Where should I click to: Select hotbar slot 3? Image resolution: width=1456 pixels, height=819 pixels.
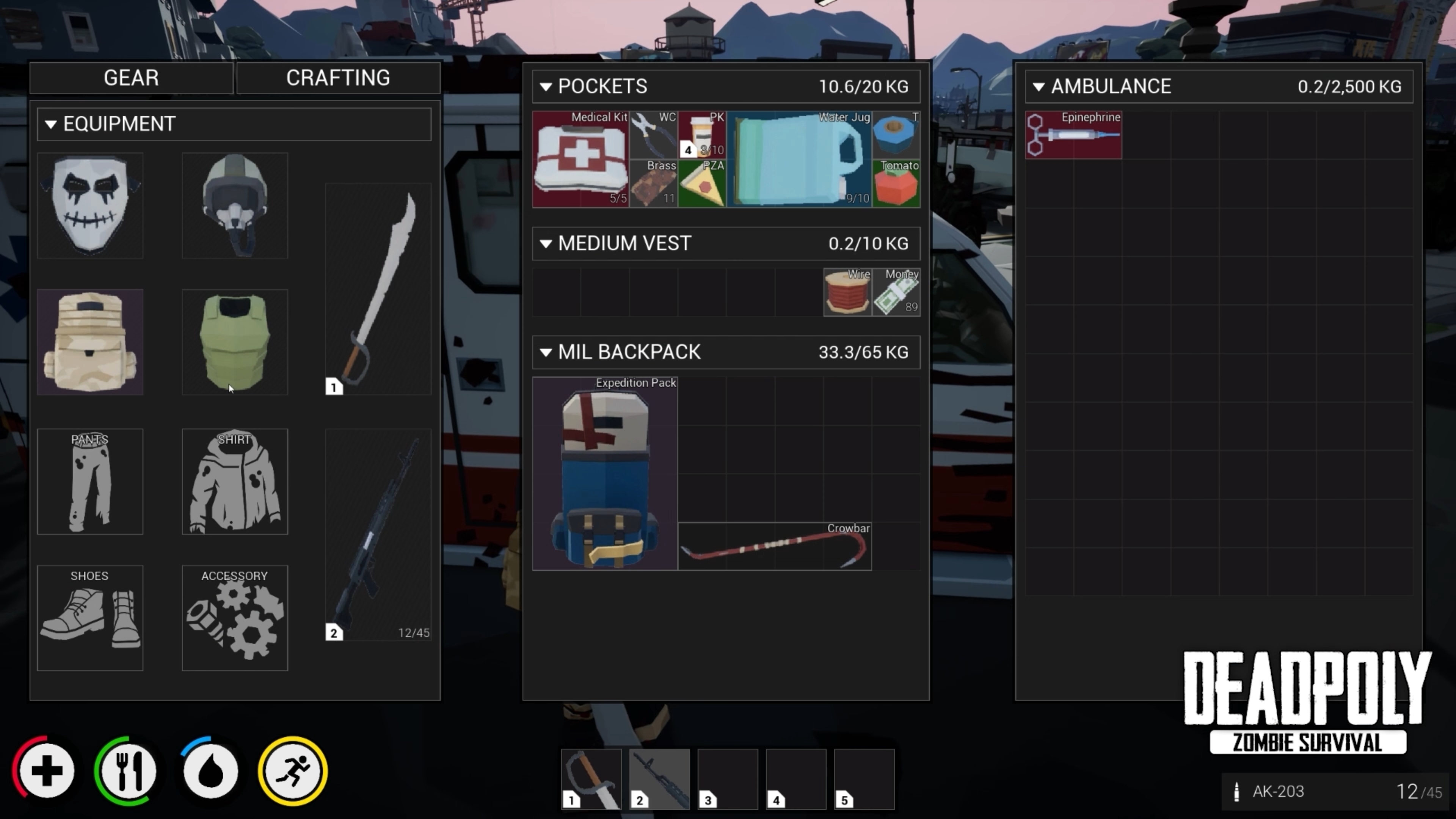[x=728, y=779]
